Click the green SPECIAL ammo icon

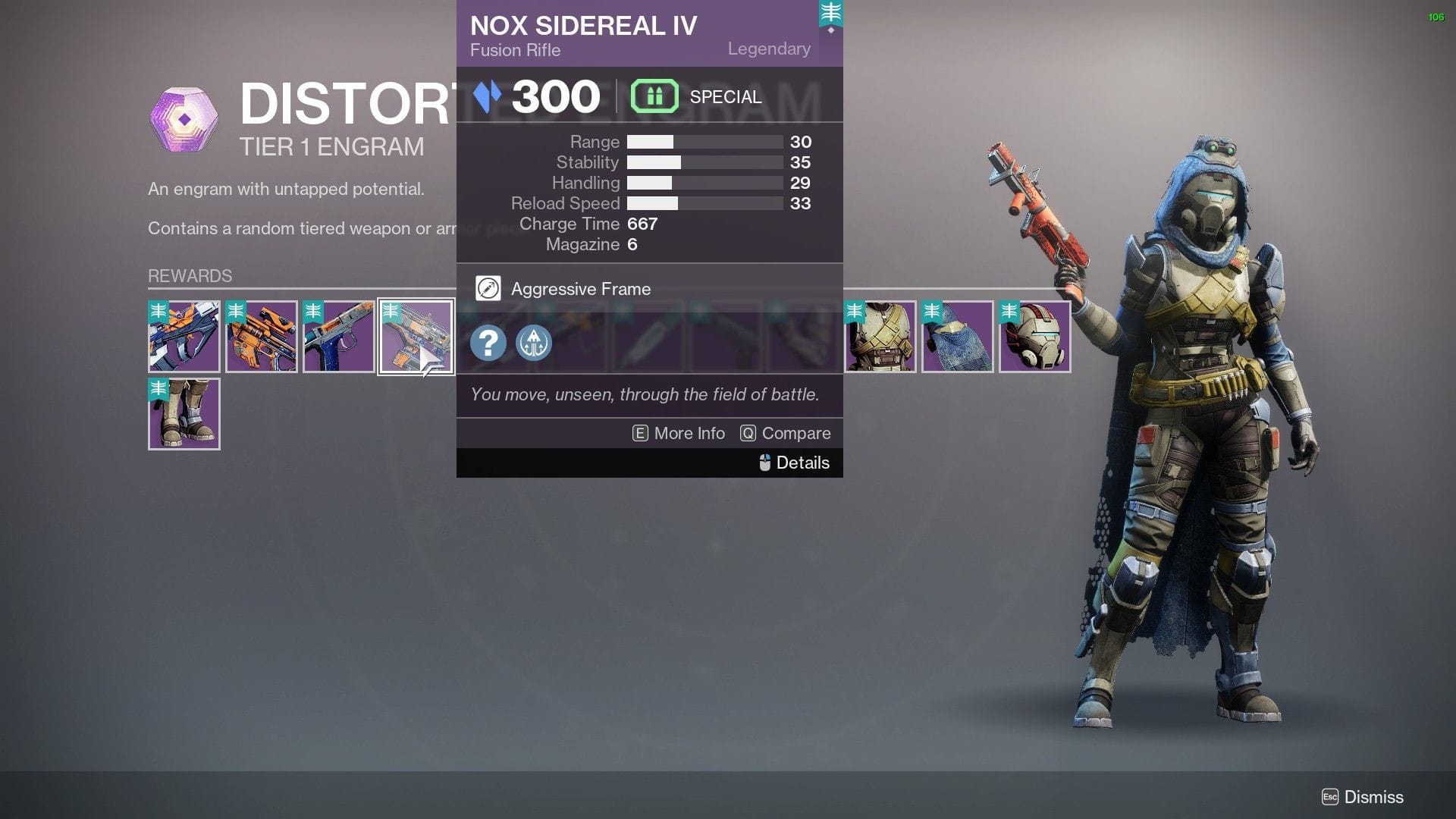pyautogui.click(x=654, y=96)
